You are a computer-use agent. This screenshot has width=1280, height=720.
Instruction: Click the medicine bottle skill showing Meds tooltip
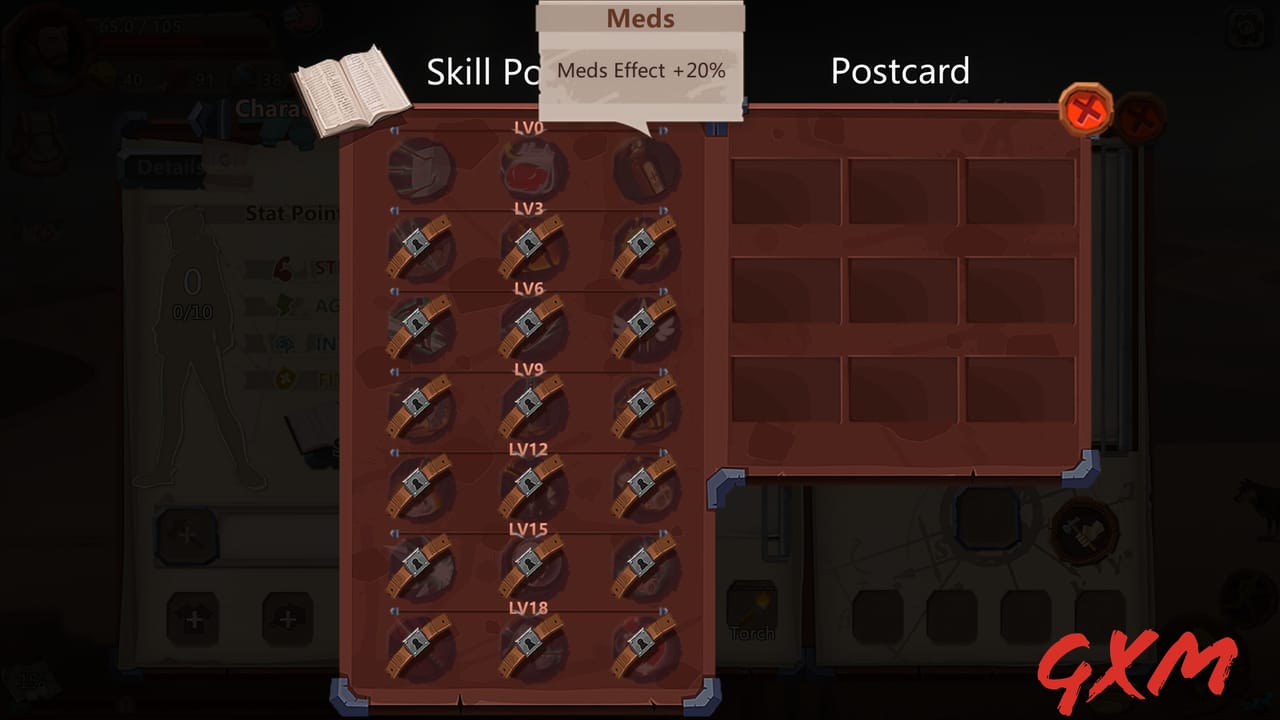pos(643,168)
